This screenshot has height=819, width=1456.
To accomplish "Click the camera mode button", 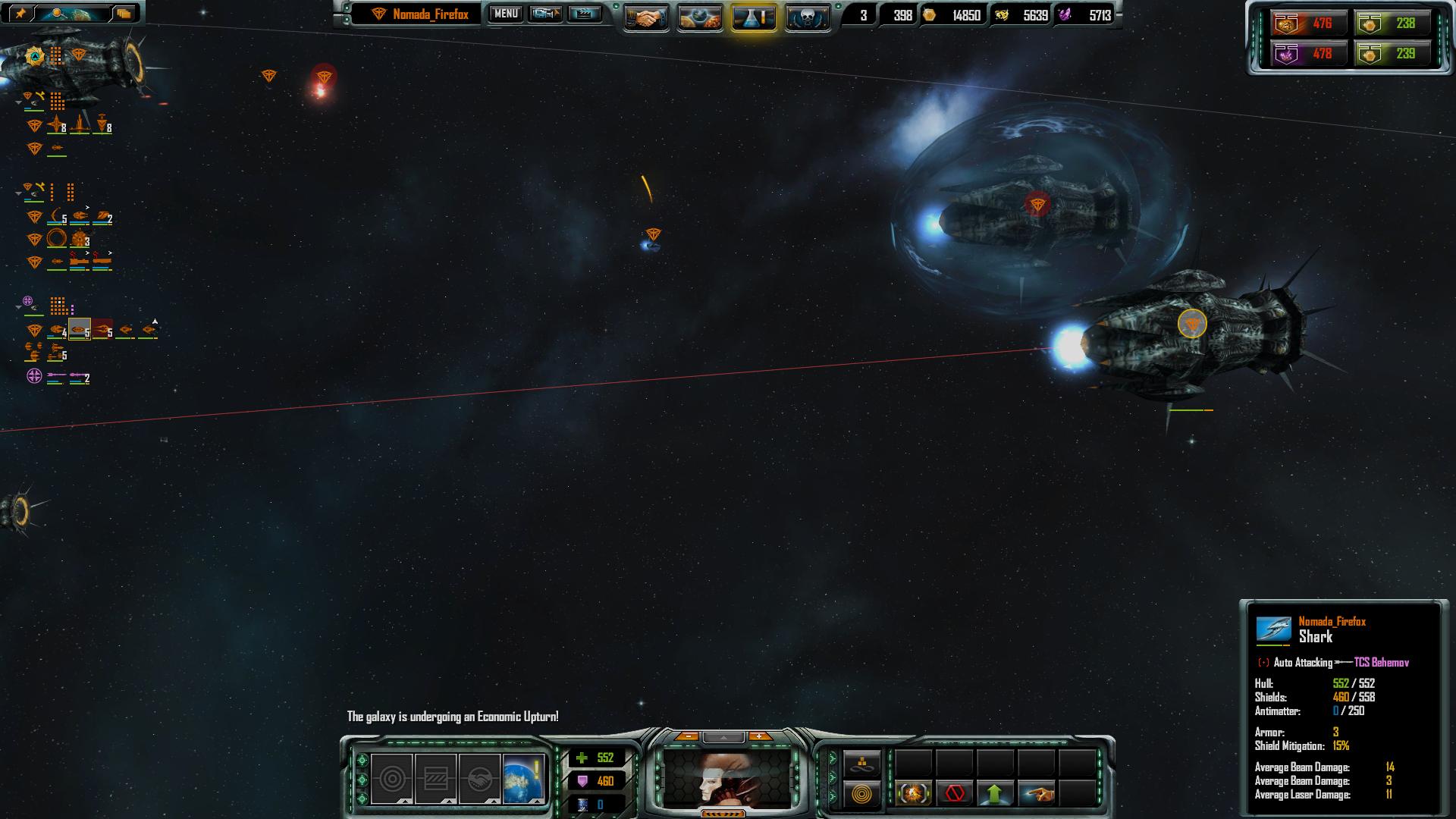I will coord(545,14).
